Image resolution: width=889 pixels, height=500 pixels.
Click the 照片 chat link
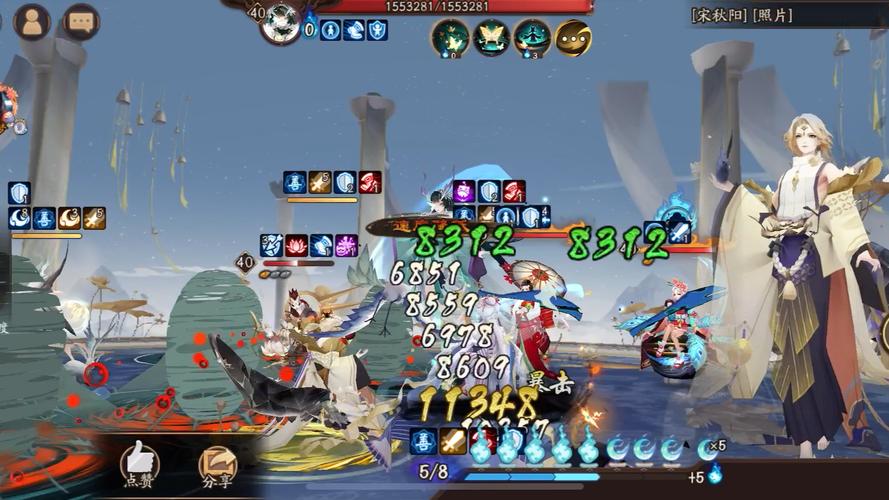click(767, 15)
